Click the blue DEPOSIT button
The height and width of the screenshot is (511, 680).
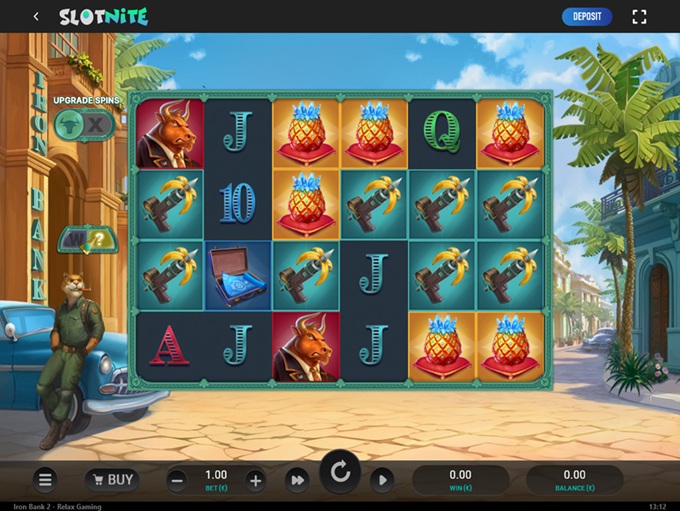click(587, 16)
